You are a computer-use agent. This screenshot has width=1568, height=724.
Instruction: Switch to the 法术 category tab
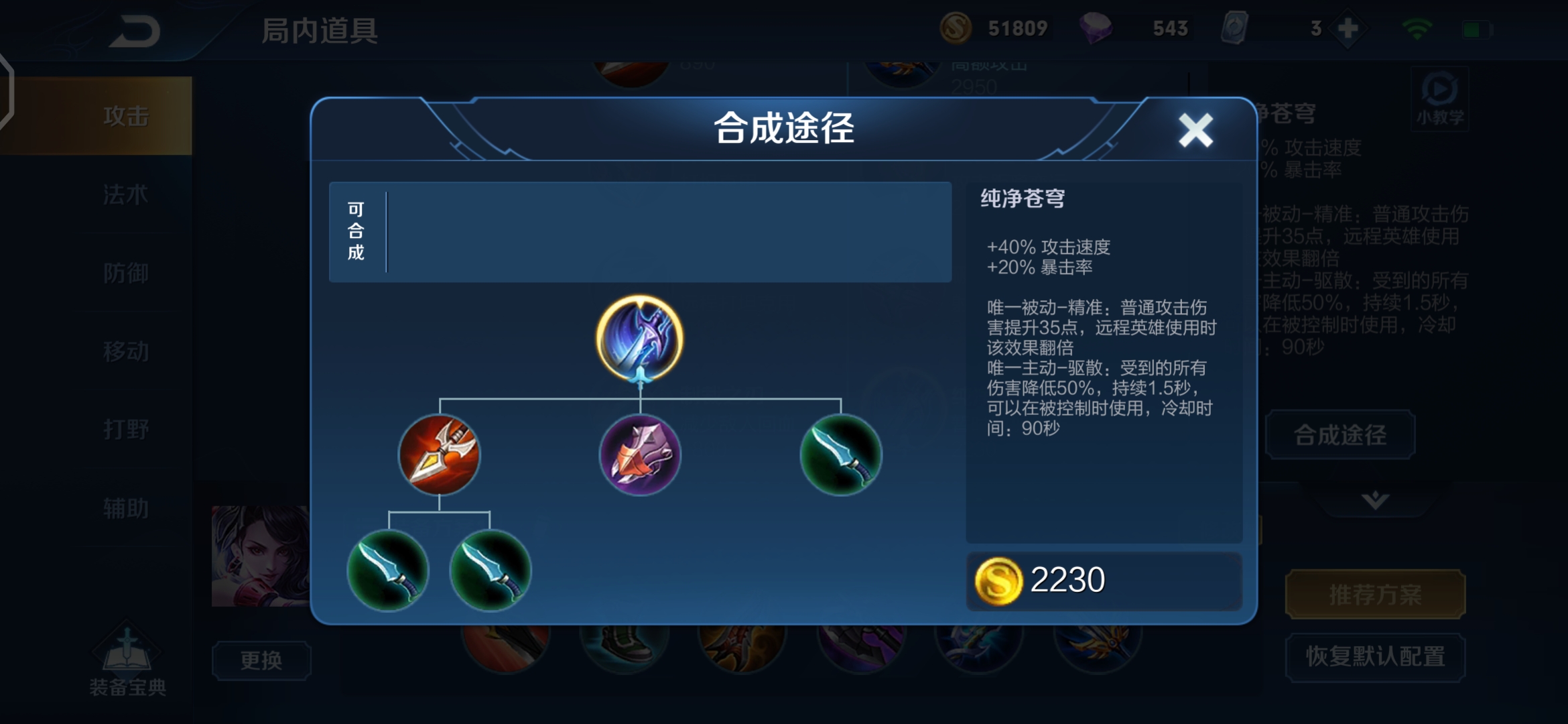pos(124,194)
